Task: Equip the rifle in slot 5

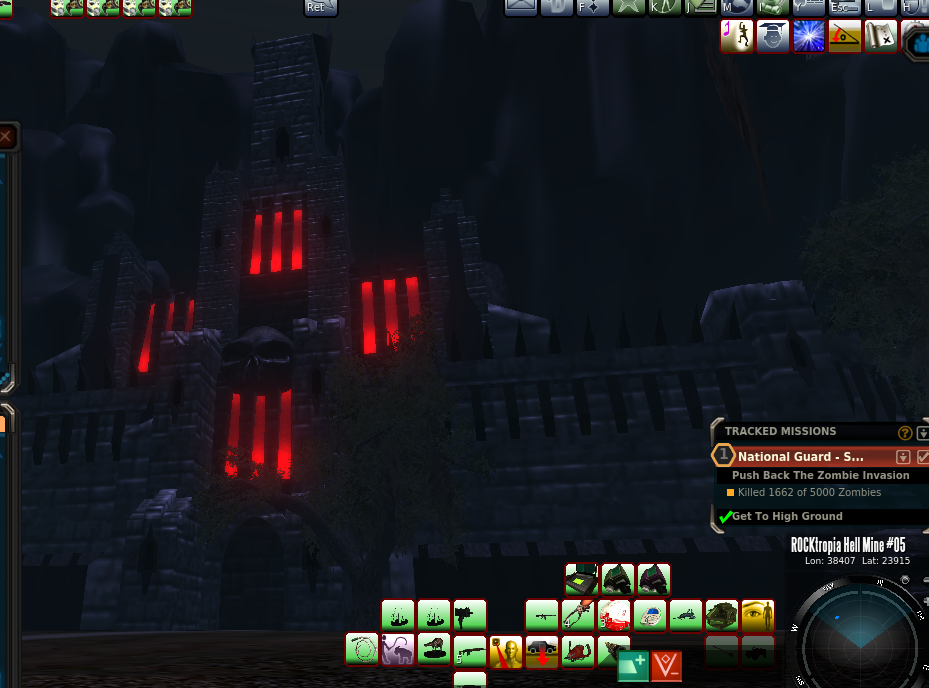Action: tap(470, 651)
